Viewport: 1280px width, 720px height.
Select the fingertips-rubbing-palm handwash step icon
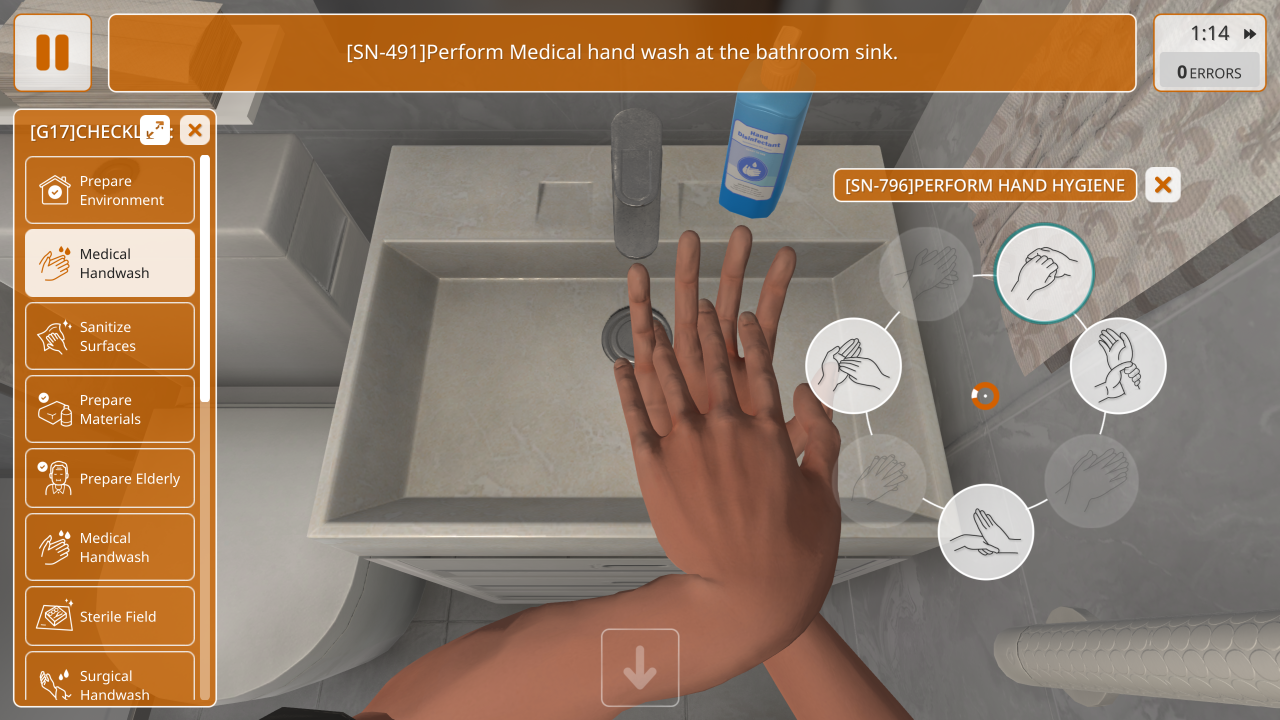(853, 366)
